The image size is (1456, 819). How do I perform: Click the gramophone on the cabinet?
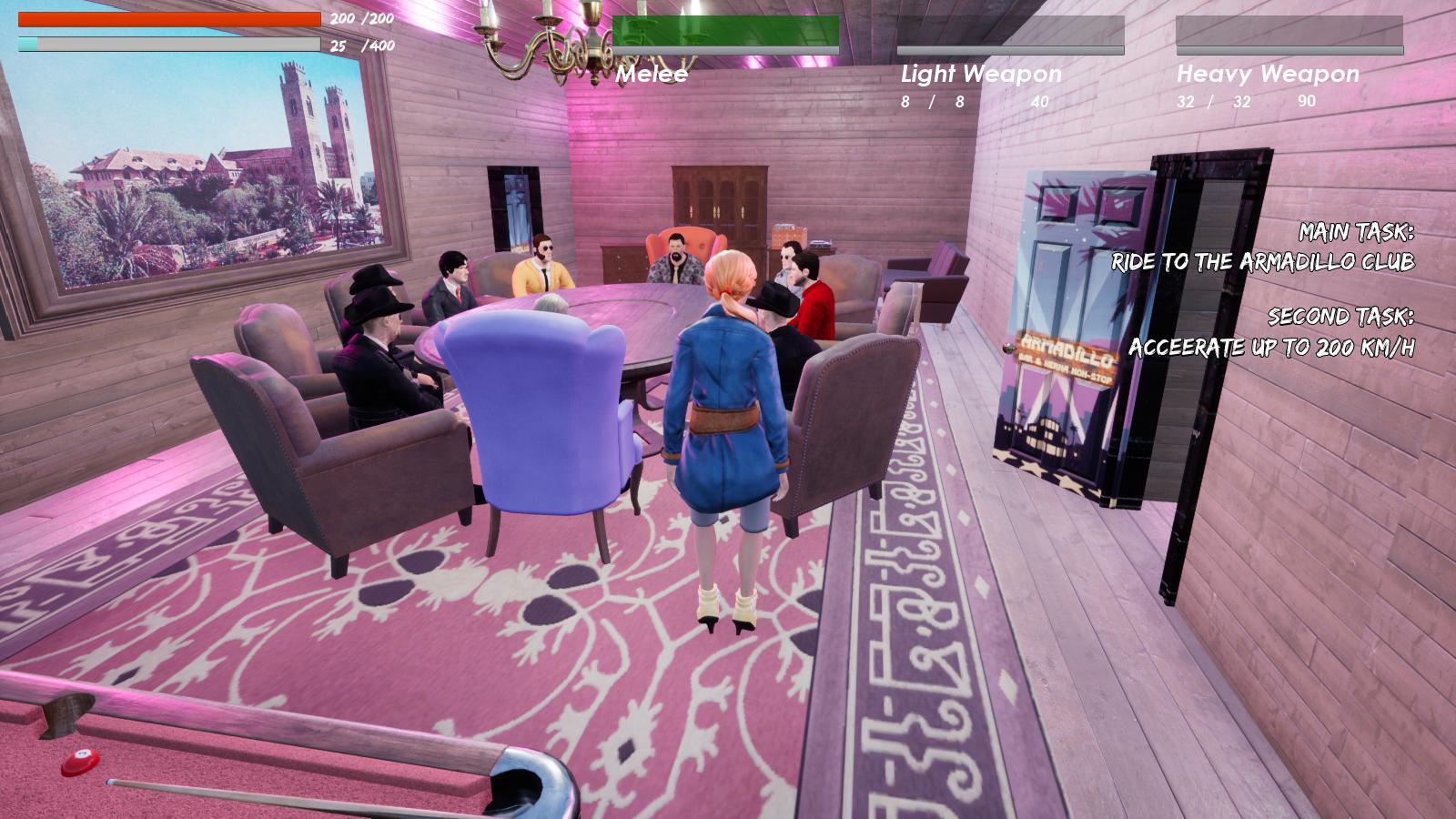coord(822,244)
